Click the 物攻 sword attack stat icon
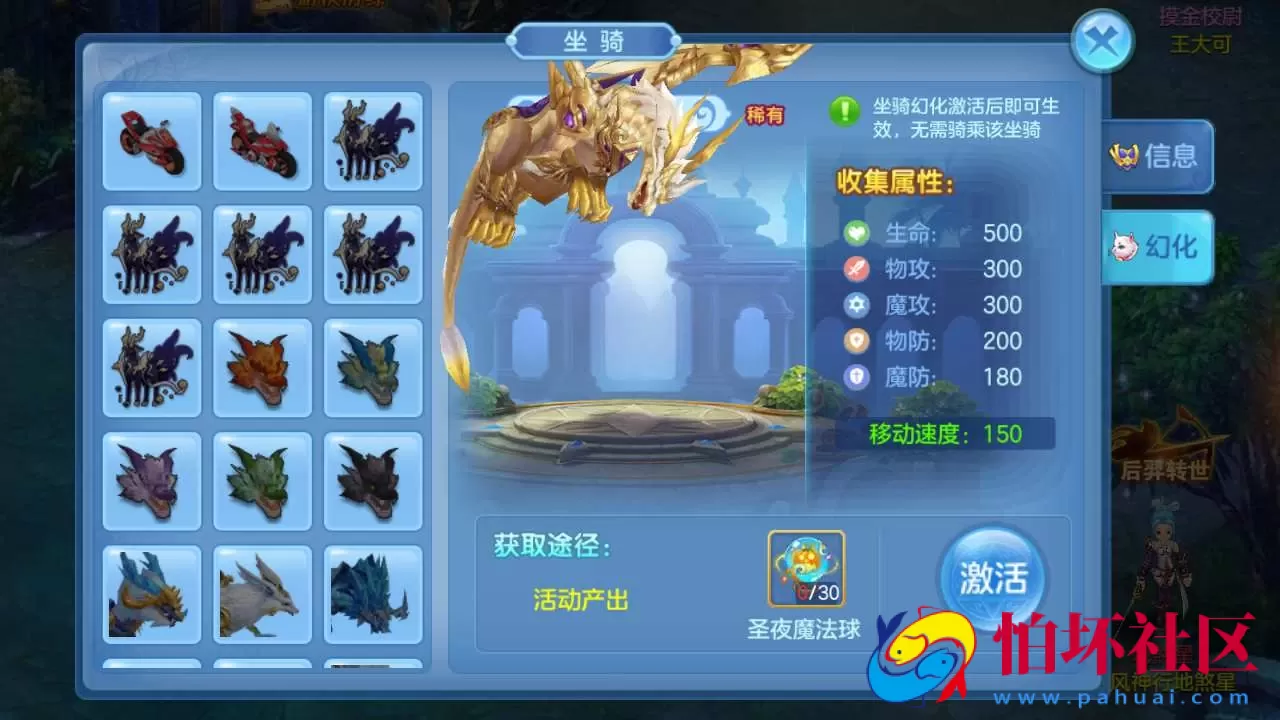1280x720 pixels. tap(856, 269)
